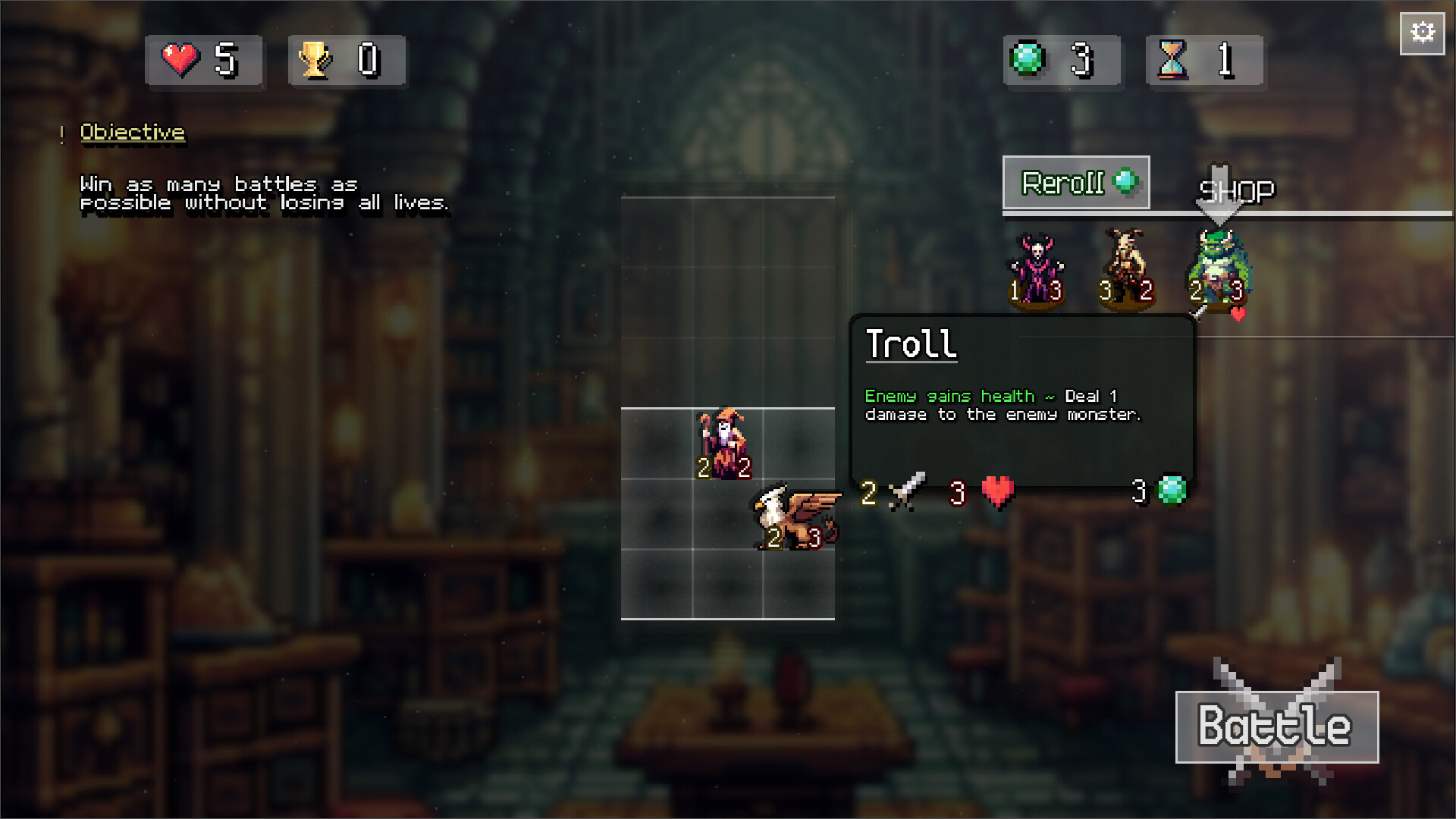Click the hourglass turn counter
Viewport: 1456px width, 819px height.
point(1204,61)
